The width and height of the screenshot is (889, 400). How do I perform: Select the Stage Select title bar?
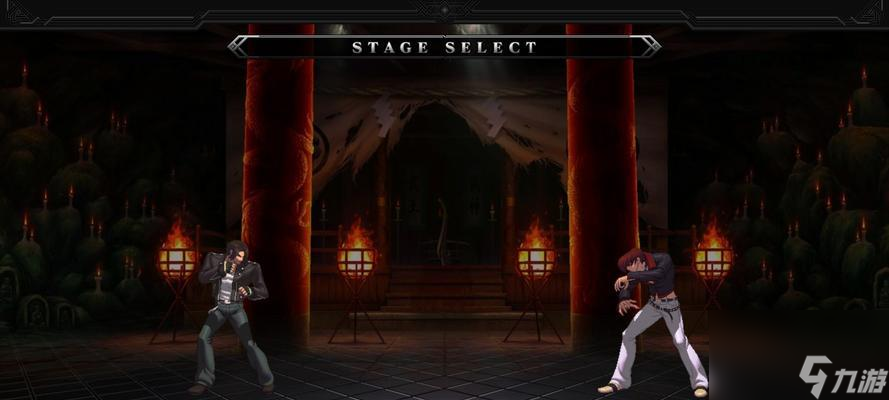click(445, 46)
